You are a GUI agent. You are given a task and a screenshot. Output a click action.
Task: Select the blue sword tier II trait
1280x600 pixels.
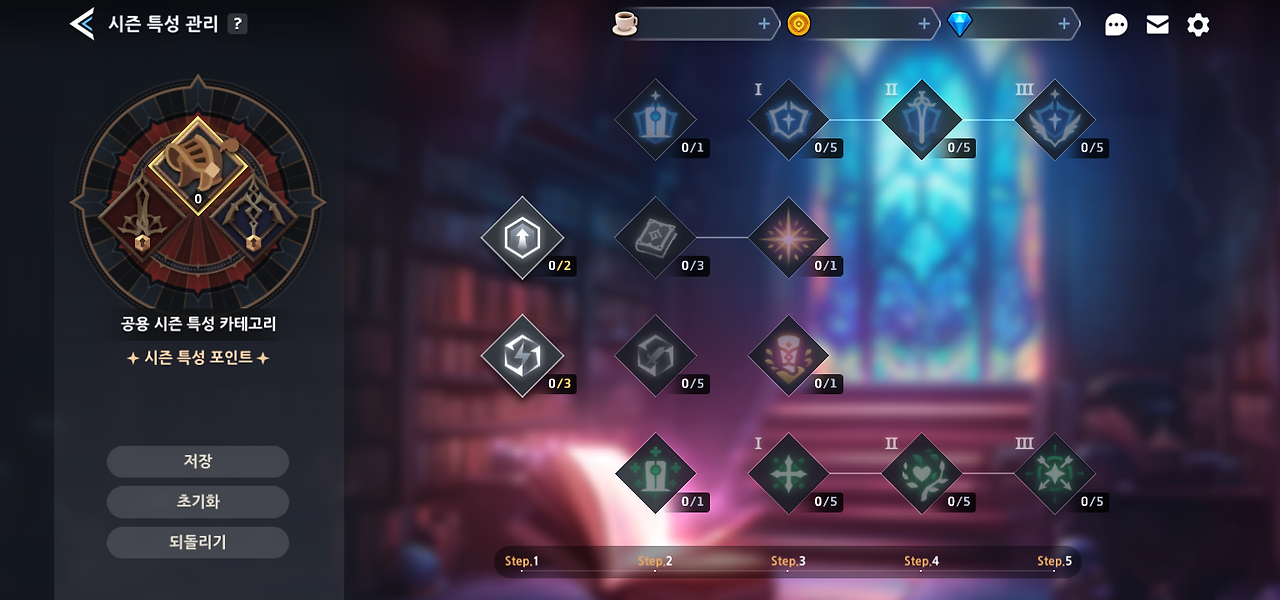pyautogui.click(x=921, y=120)
